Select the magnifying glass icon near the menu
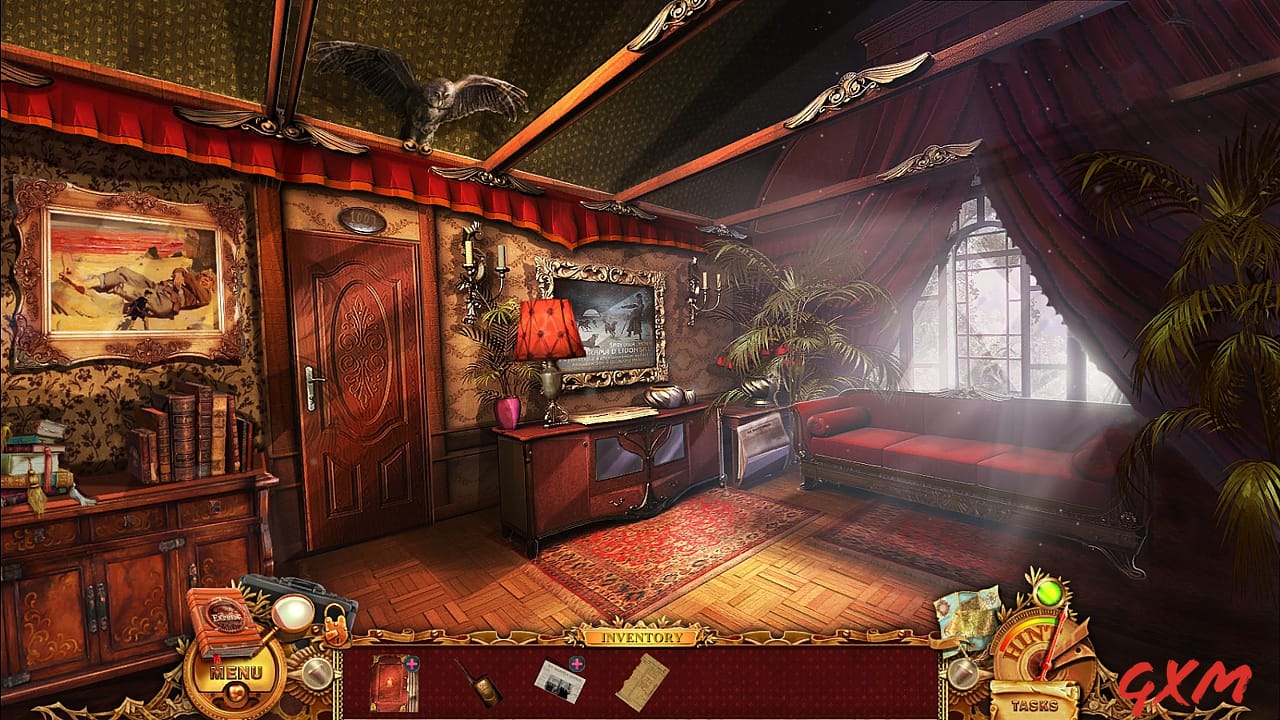Viewport: 1280px width, 720px height. pyautogui.click(x=291, y=614)
